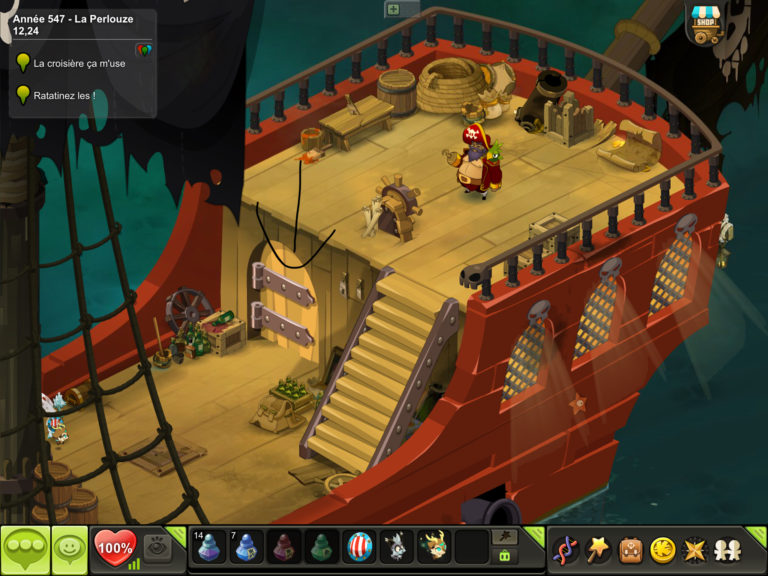
Task: Use the blue potion with count 14
Action: click(x=209, y=548)
